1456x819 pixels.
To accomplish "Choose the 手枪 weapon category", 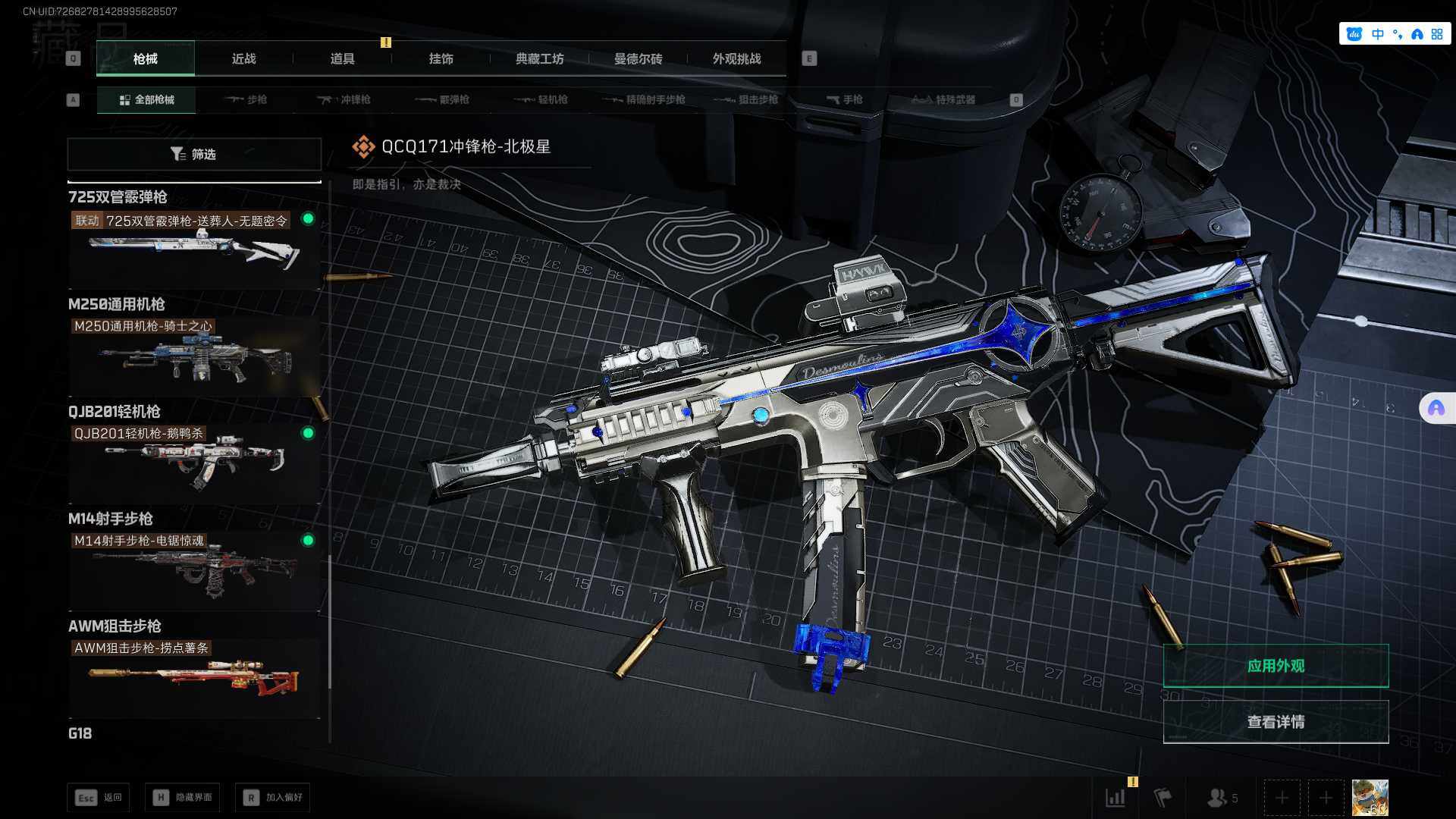I will (x=845, y=99).
